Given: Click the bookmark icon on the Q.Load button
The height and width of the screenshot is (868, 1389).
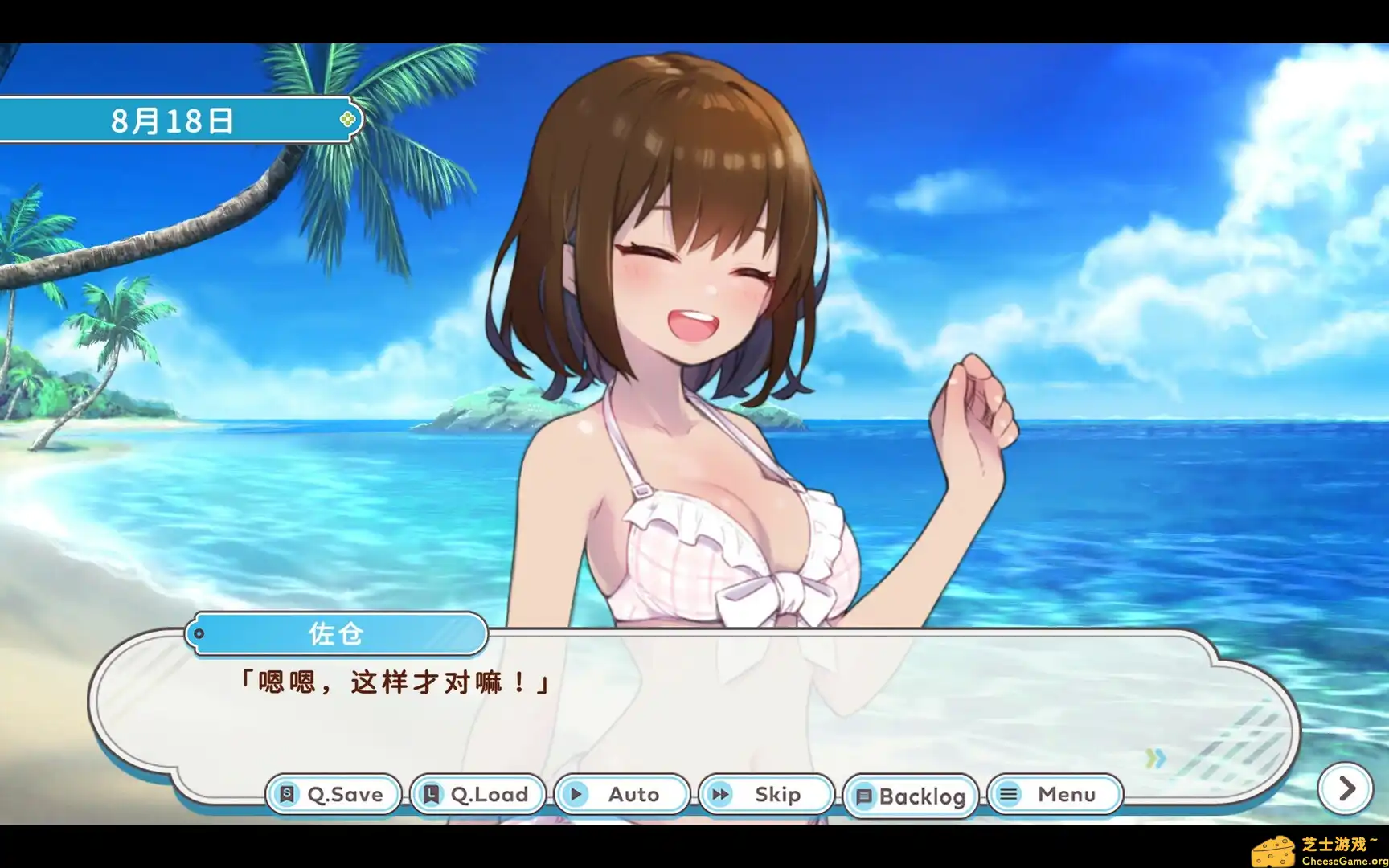Looking at the screenshot, I should tap(431, 794).
